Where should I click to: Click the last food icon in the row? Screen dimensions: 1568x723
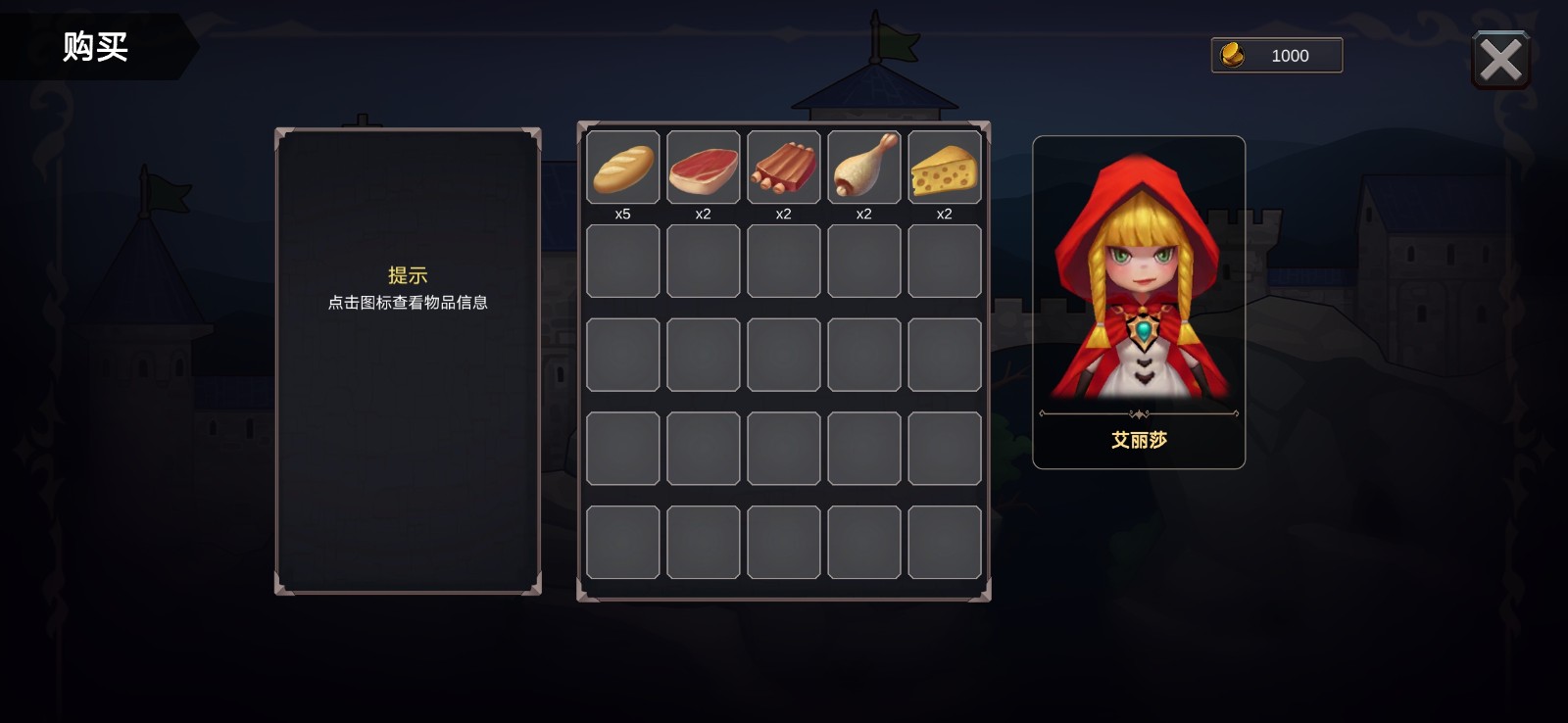click(944, 169)
